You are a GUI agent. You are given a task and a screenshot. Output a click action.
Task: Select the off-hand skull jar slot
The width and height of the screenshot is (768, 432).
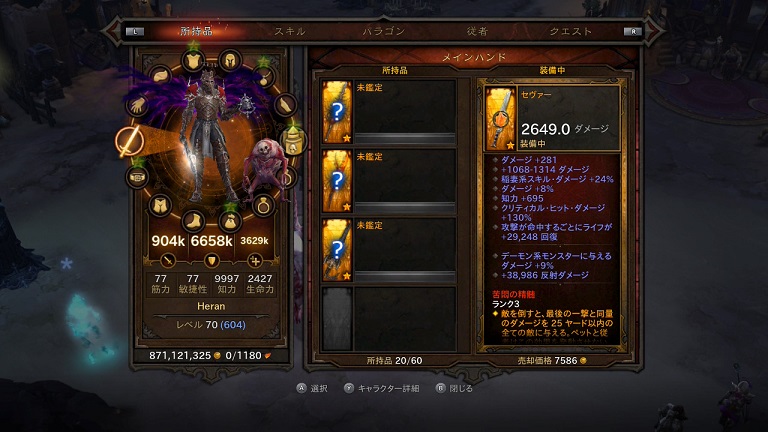click(x=293, y=141)
